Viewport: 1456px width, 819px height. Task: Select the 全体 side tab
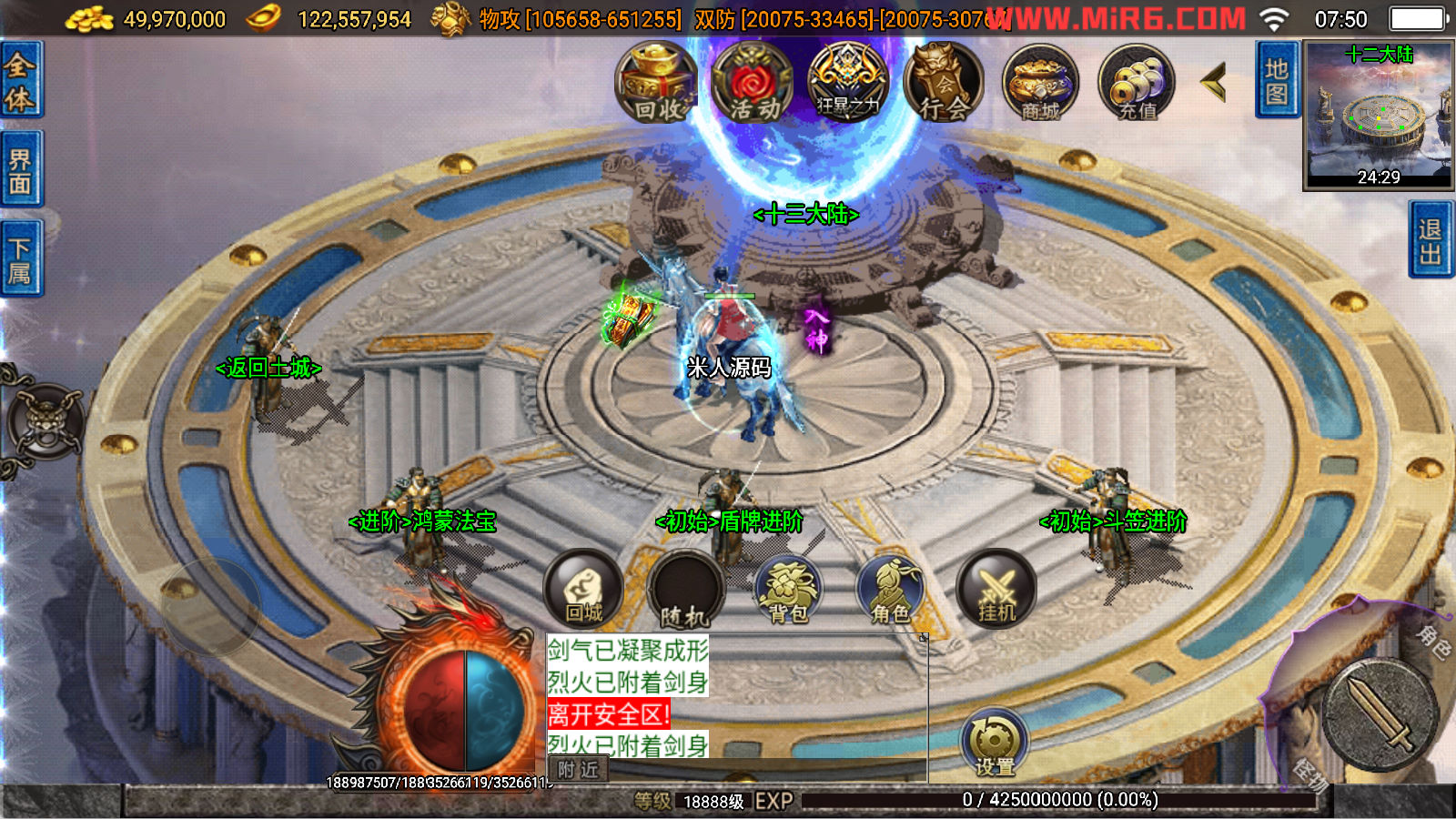pyautogui.click(x=20, y=80)
